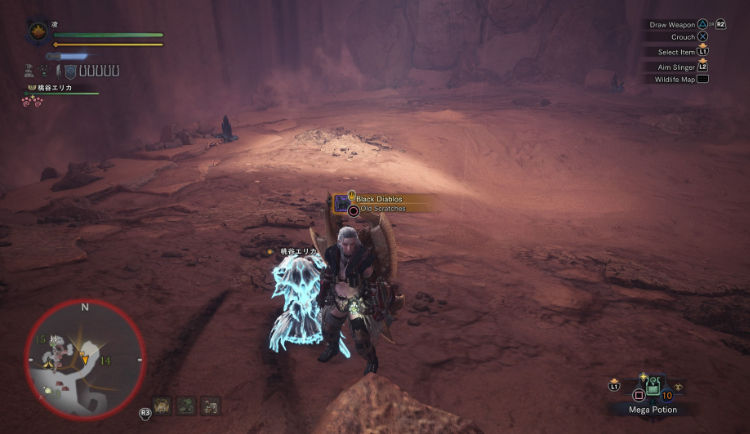Click the third small icon right of the minimap

[209, 405]
